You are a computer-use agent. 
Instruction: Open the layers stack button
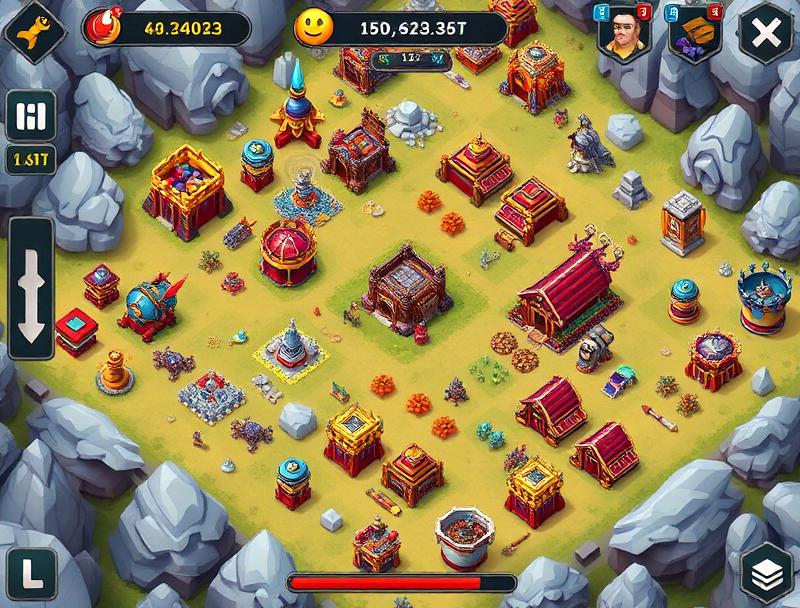coord(769,574)
